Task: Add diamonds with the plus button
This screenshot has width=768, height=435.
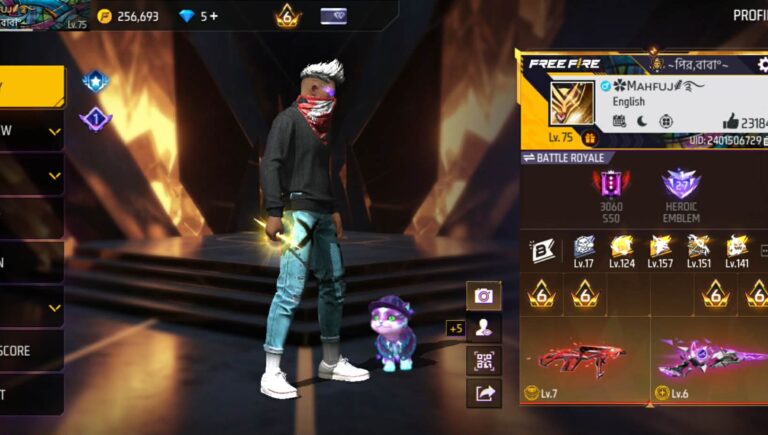Action: [x=214, y=16]
